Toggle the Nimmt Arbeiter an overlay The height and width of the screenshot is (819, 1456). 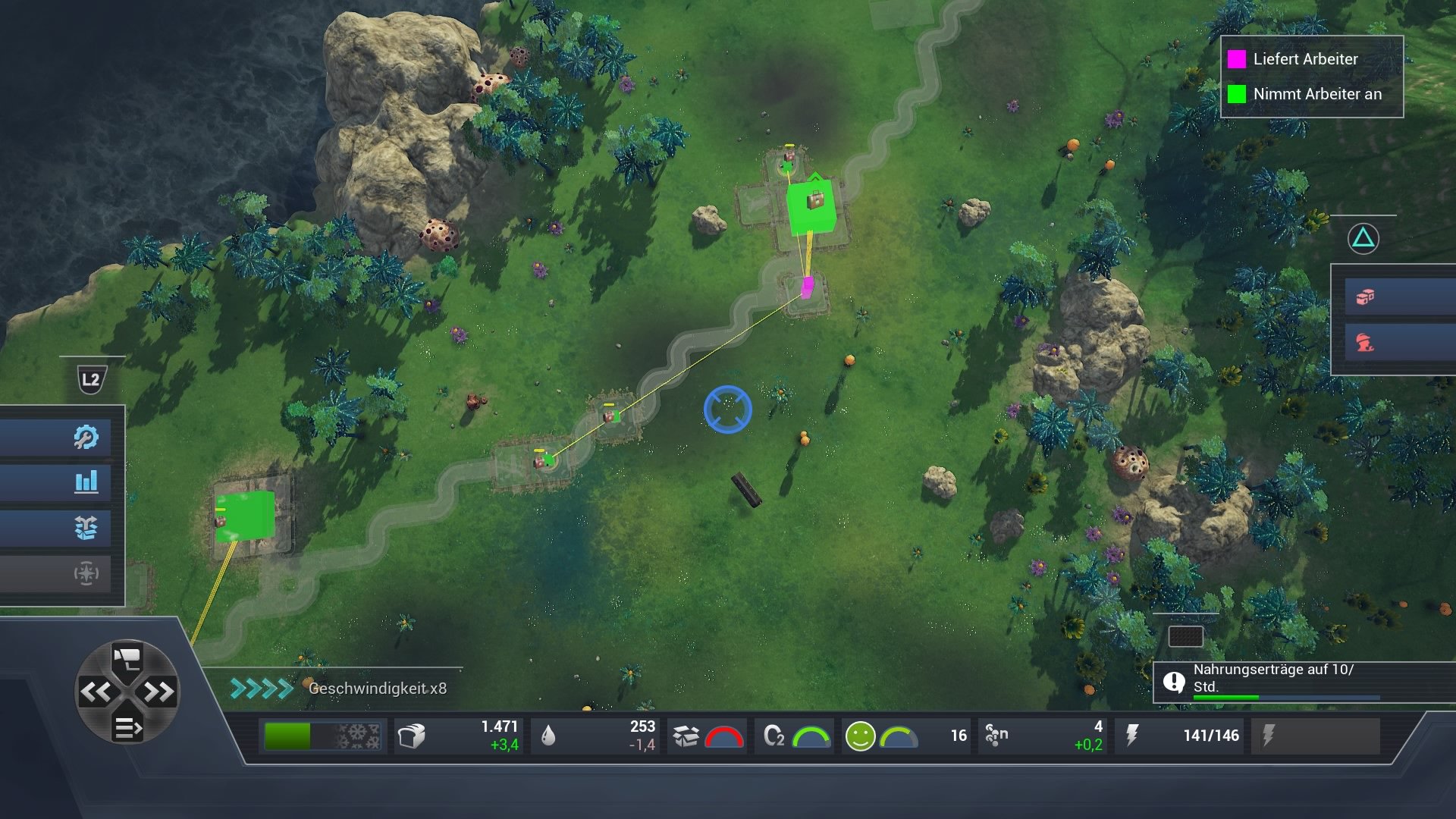point(1237,94)
